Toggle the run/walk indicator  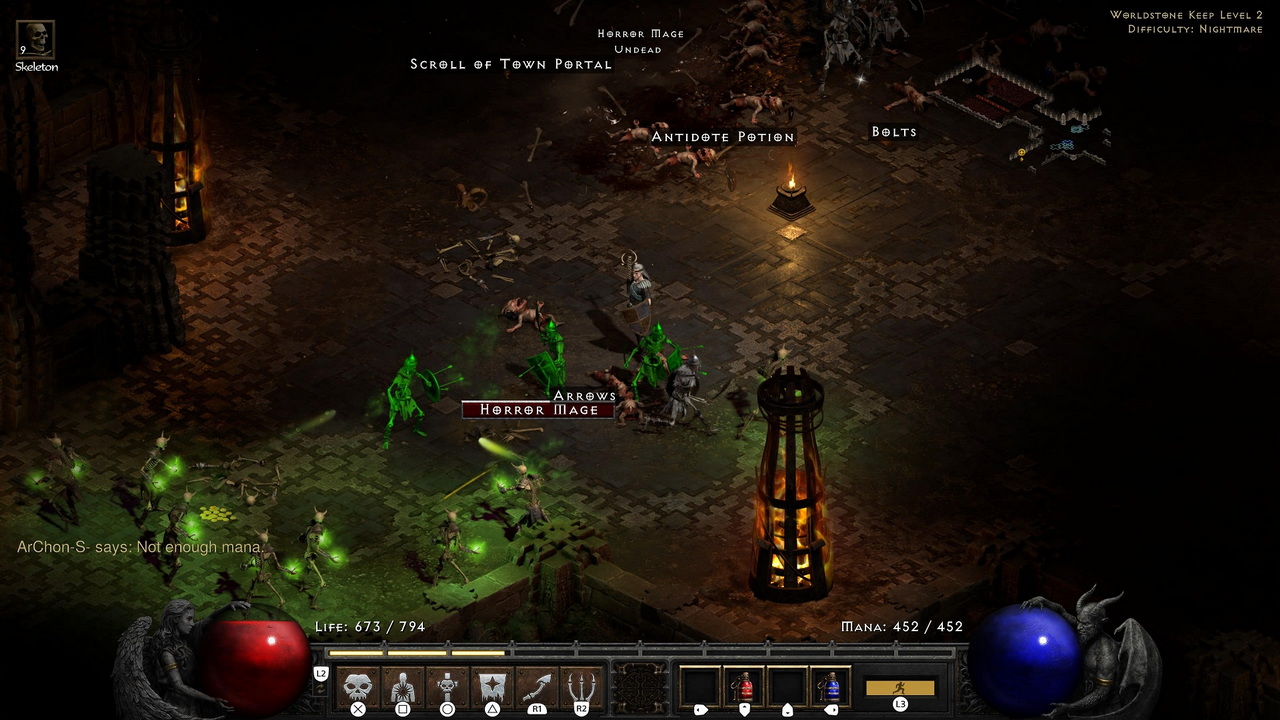(x=900, y=688)
